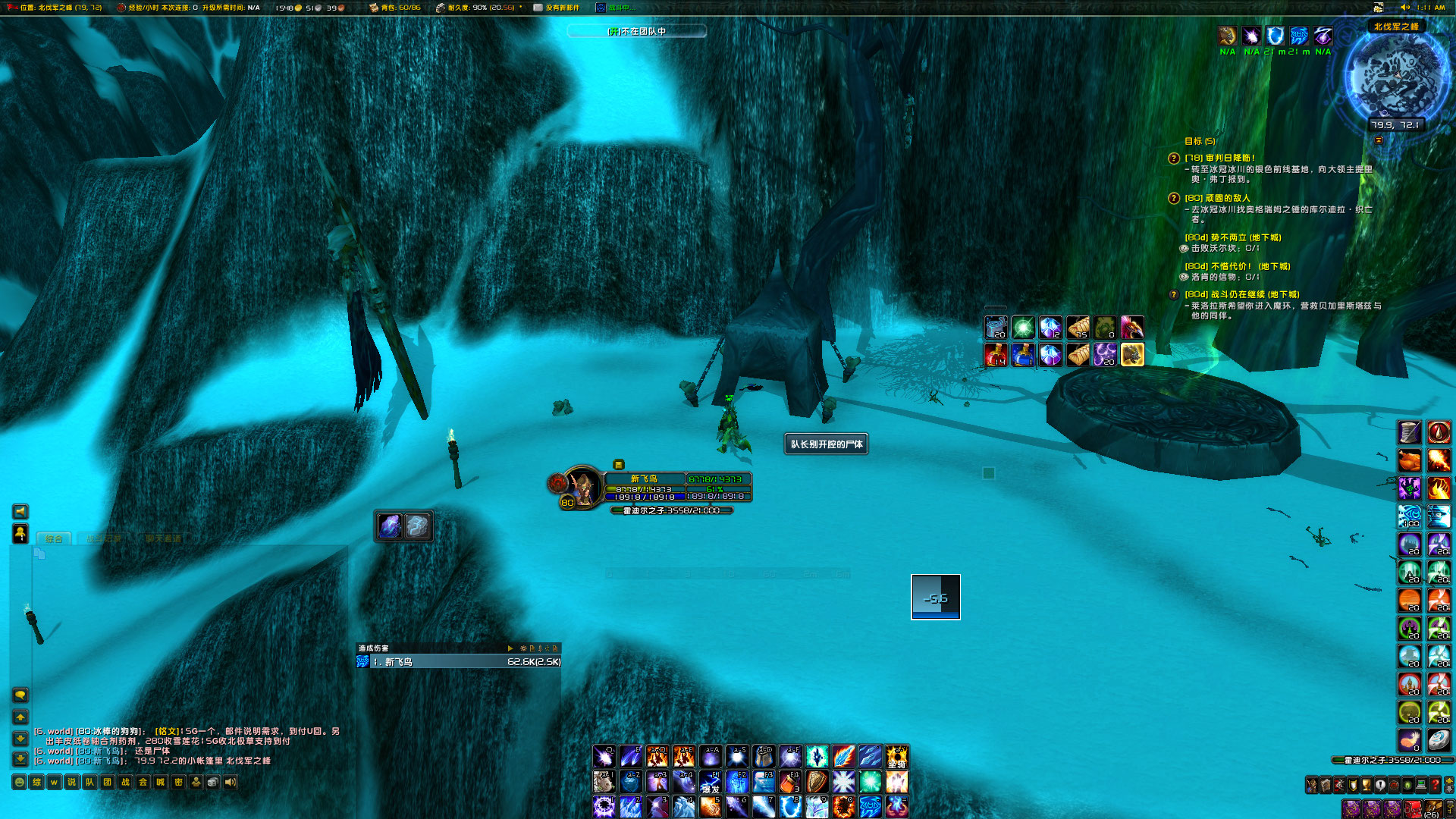1456x819 pixels.
Task: Open the spellbook icon in the micro menu
Action: click(1326, 784)
